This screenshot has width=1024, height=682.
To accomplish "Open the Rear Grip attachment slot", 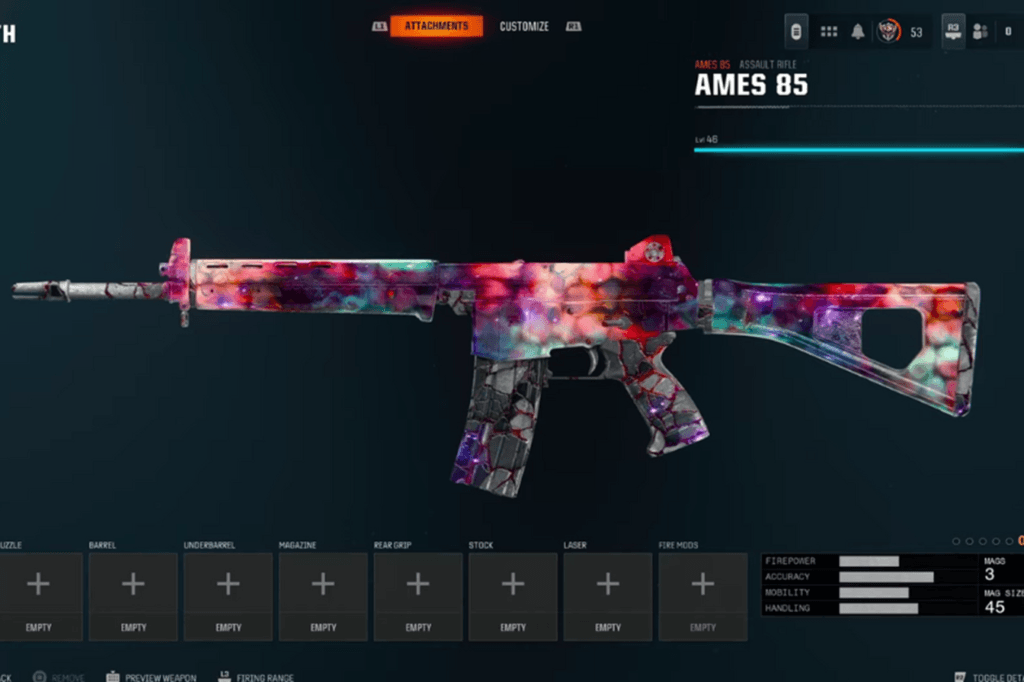I will [418, 596].
